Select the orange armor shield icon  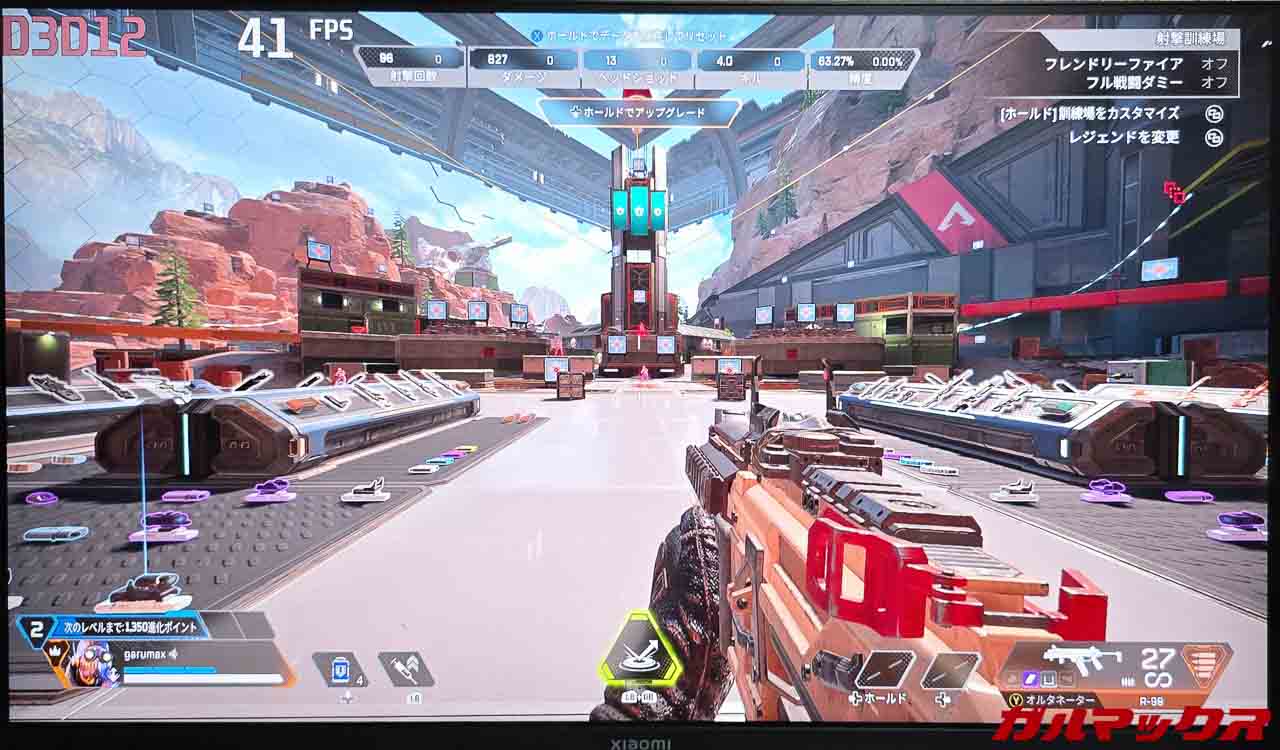pos(1206,663)
